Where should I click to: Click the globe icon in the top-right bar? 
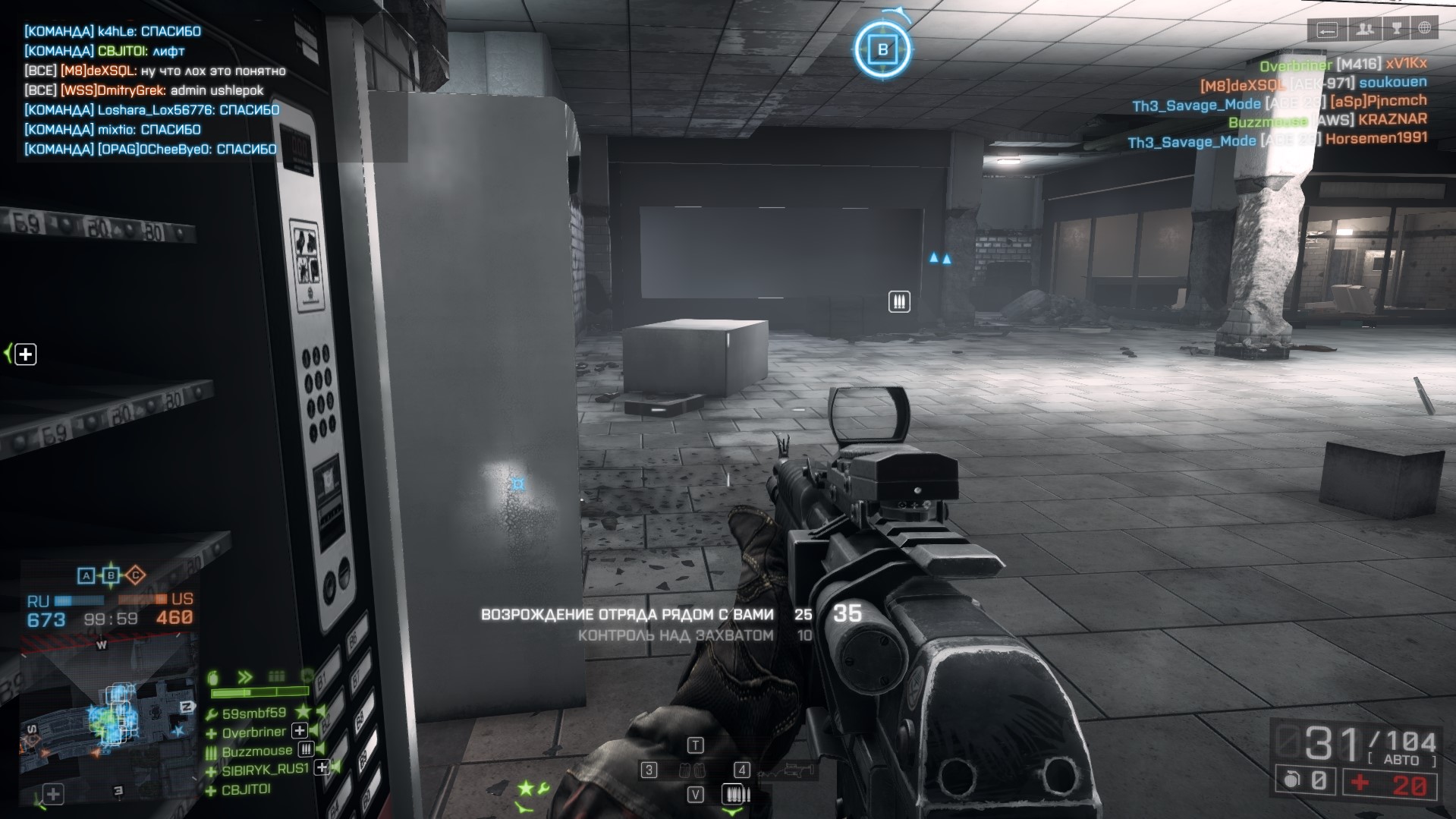pyautogui.click(x=1424, y=29)
